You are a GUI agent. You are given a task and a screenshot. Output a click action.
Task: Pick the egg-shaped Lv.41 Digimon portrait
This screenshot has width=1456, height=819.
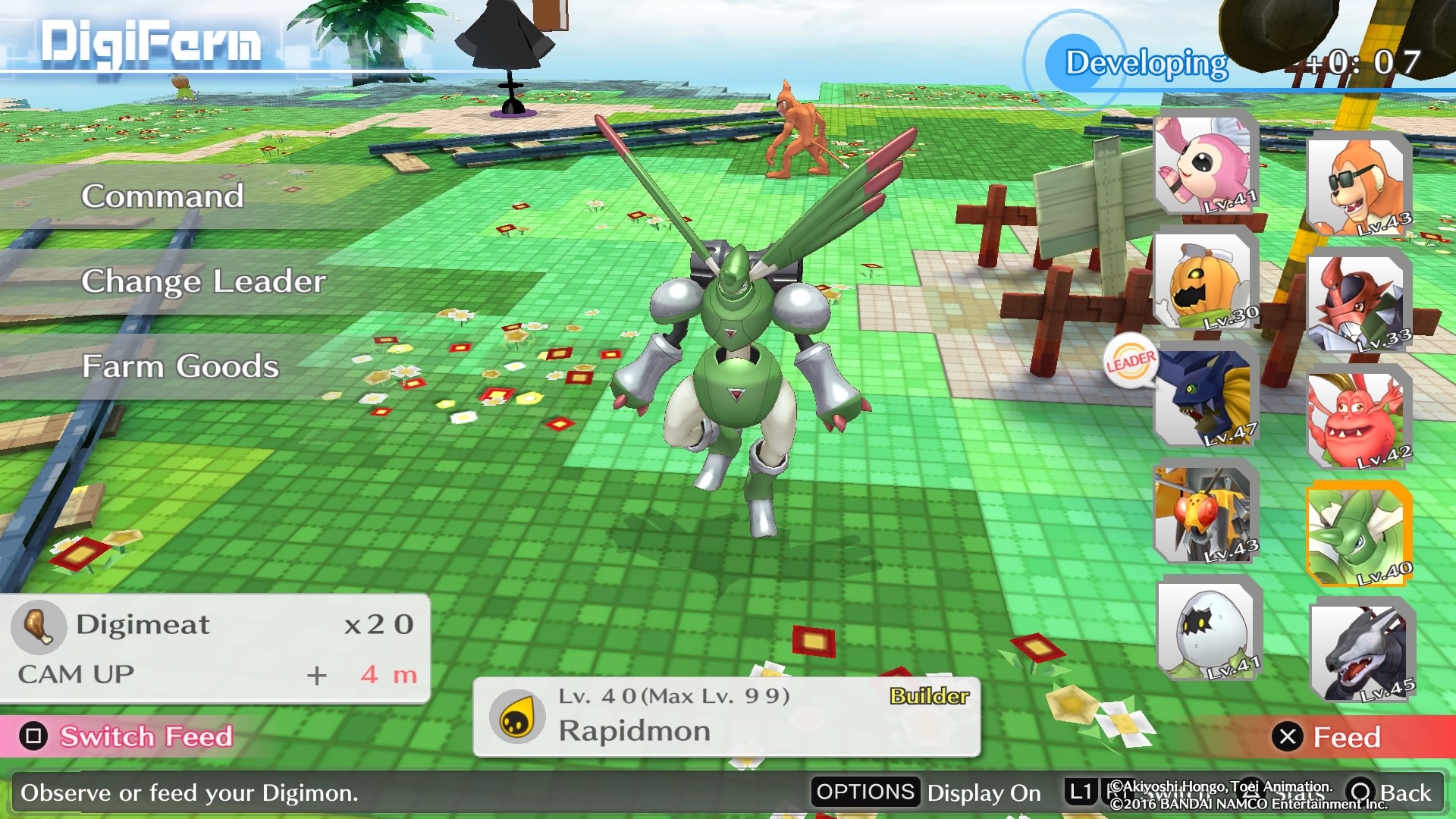pos(1207,629)
